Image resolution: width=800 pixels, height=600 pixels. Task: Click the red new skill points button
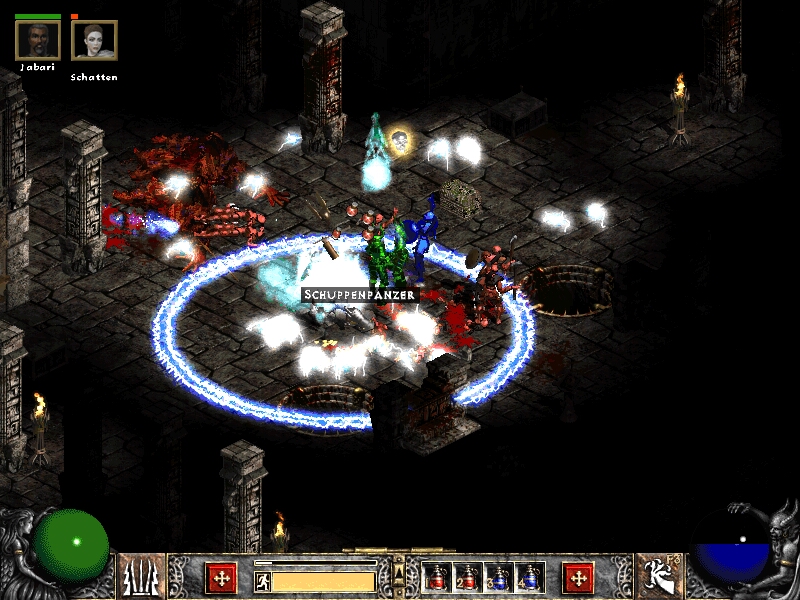578,577
